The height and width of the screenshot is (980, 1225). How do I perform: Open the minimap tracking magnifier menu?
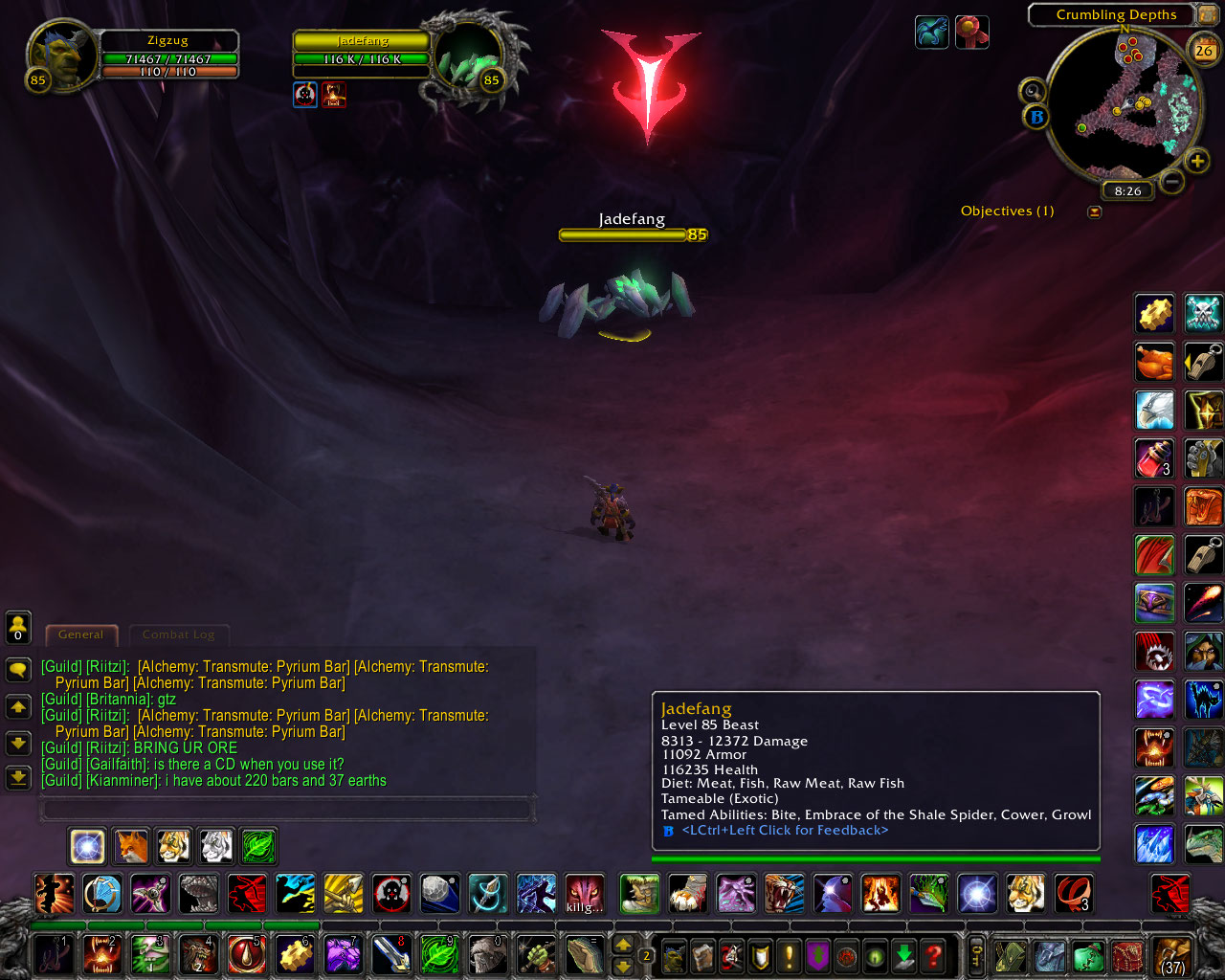tap(1034, 90)
